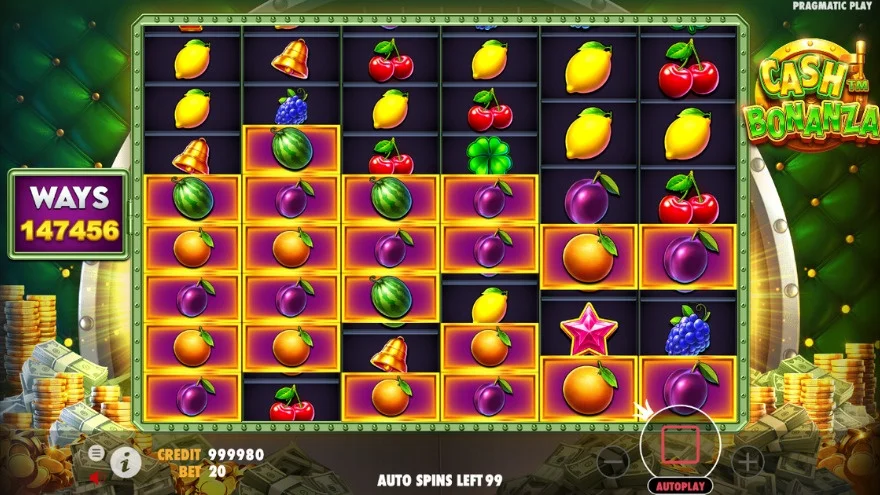The width and height of the screenshot is (880, 495).
Task: Open the game info (i) page
Action: tap(125, 460)
